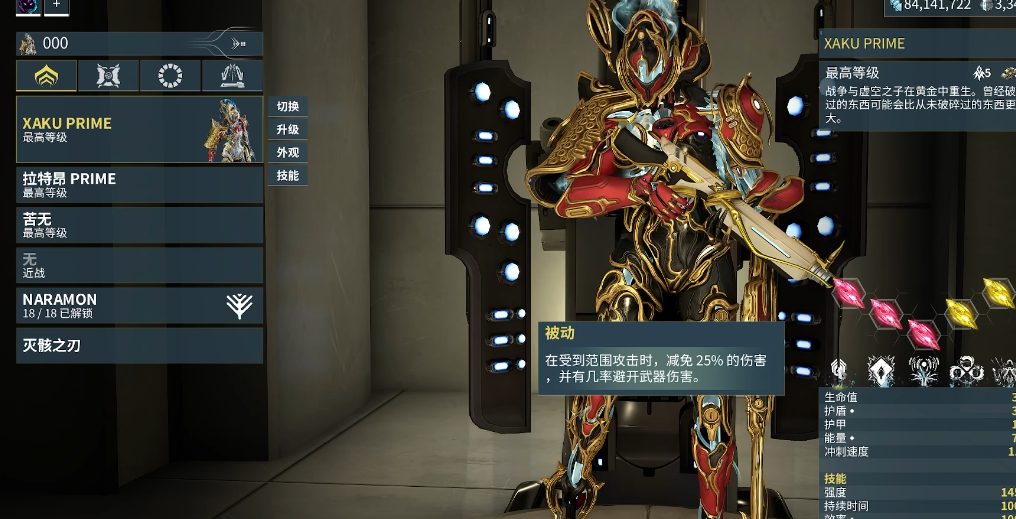Choose the empty 近战 melee slot
This screenshot has width=1016, height=519.
[139, 265]
